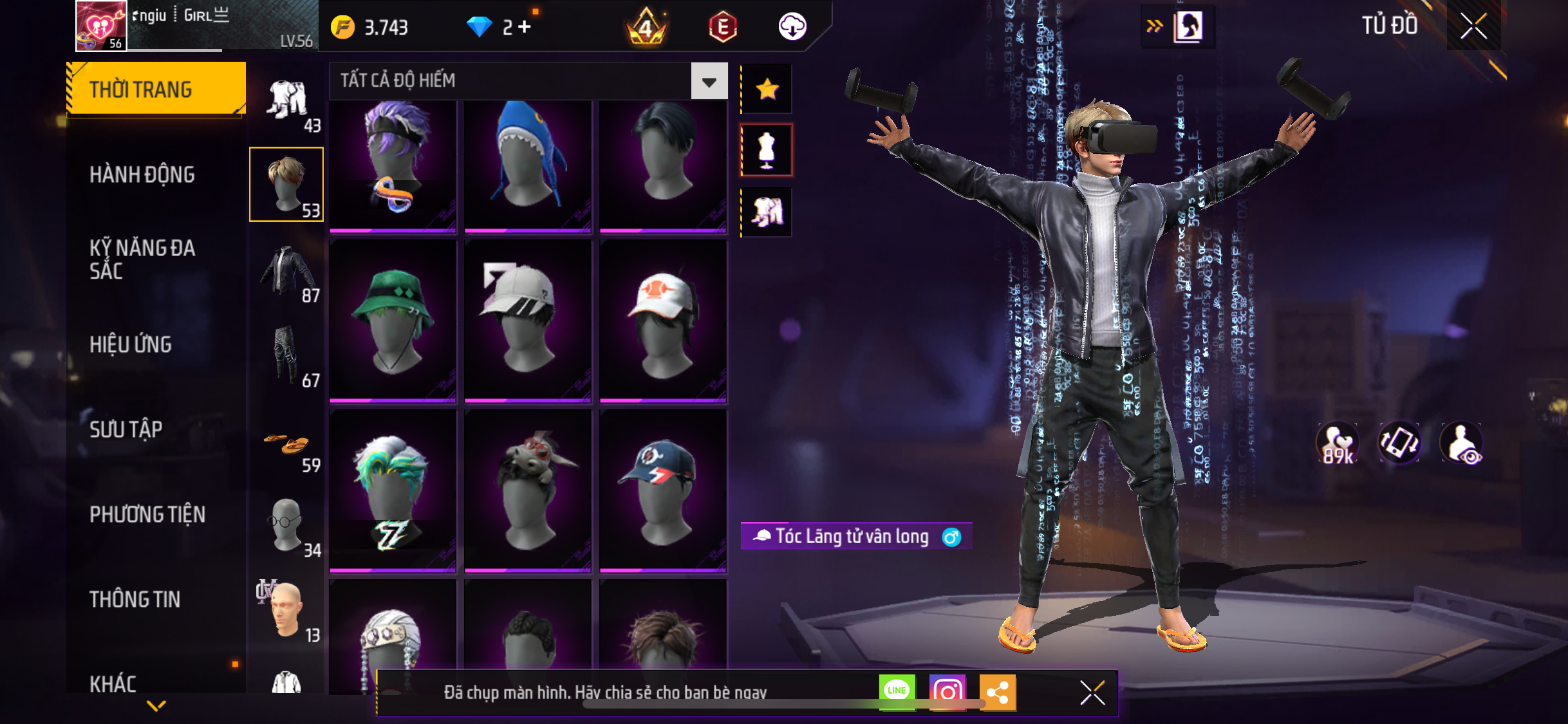Dismiss the screenshot share banner
This screenshot has width=1568, height=724.
pyautogui.click(x=1092, y=692)
